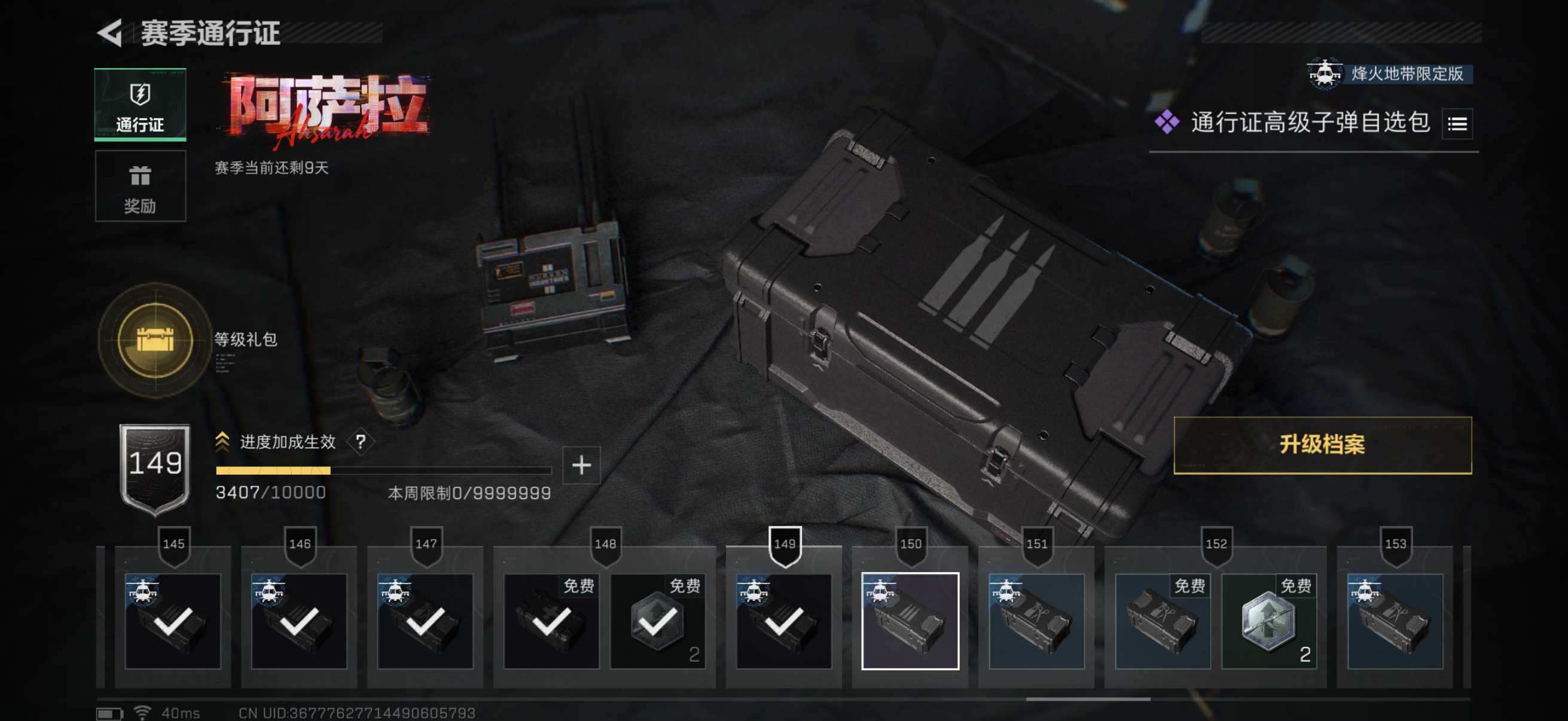Viewport: 1568px width, 721px height.
Task: Select the level 148 claimed 免费 hexagon token
Action: [x=657, y=621]
